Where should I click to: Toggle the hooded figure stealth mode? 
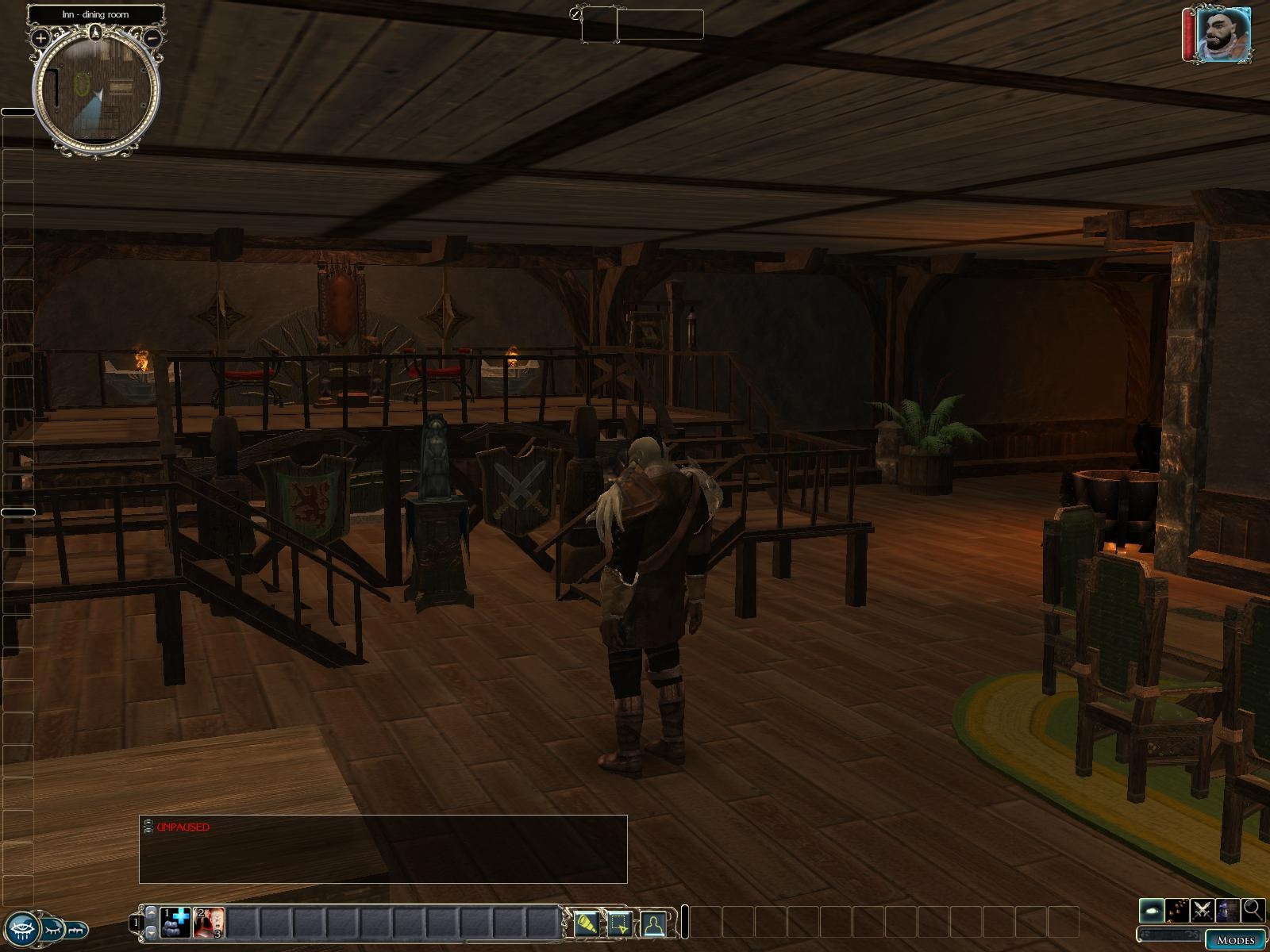coord(1228,909)
